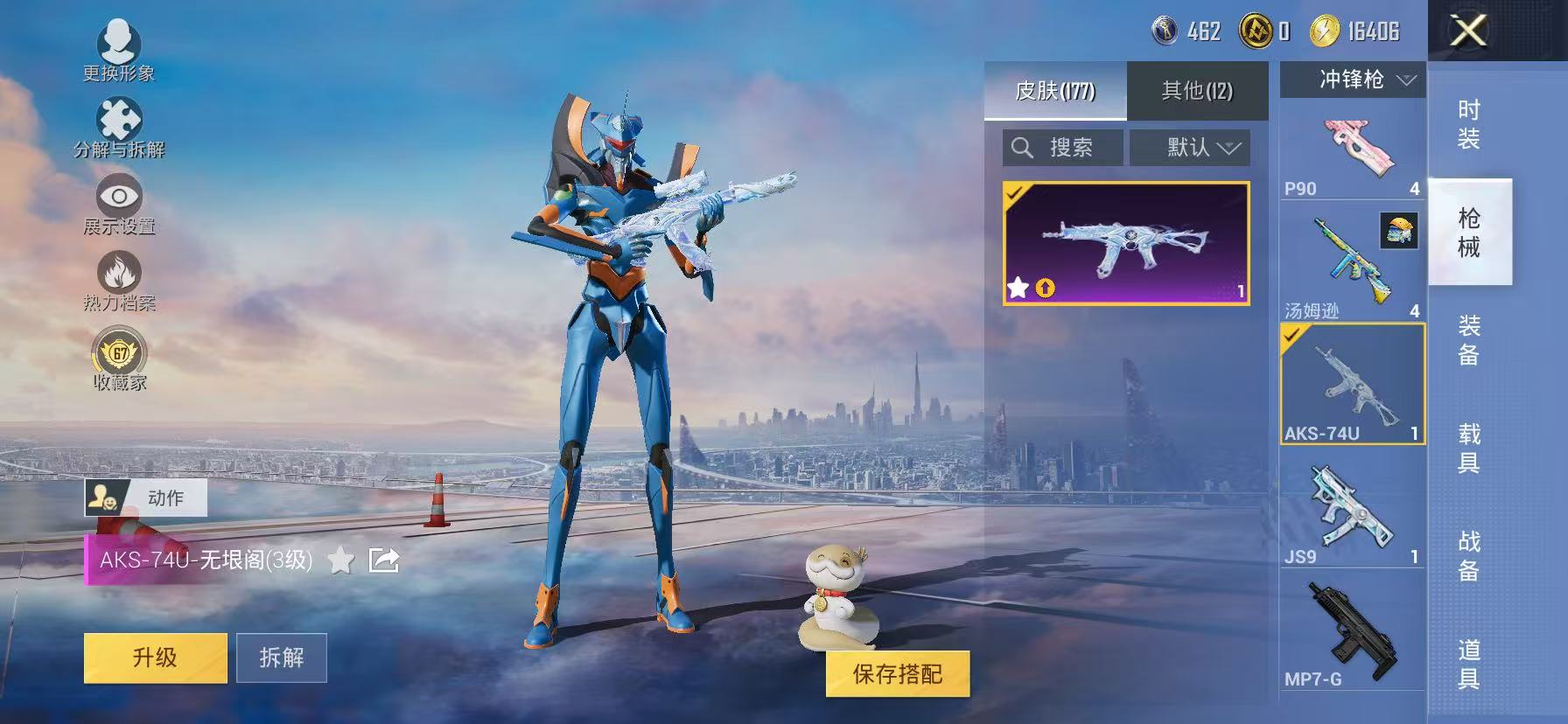1568x724 pixels.
Task: Open the 默认 sorting dropdown
Action: click(x=1190, y=147)
